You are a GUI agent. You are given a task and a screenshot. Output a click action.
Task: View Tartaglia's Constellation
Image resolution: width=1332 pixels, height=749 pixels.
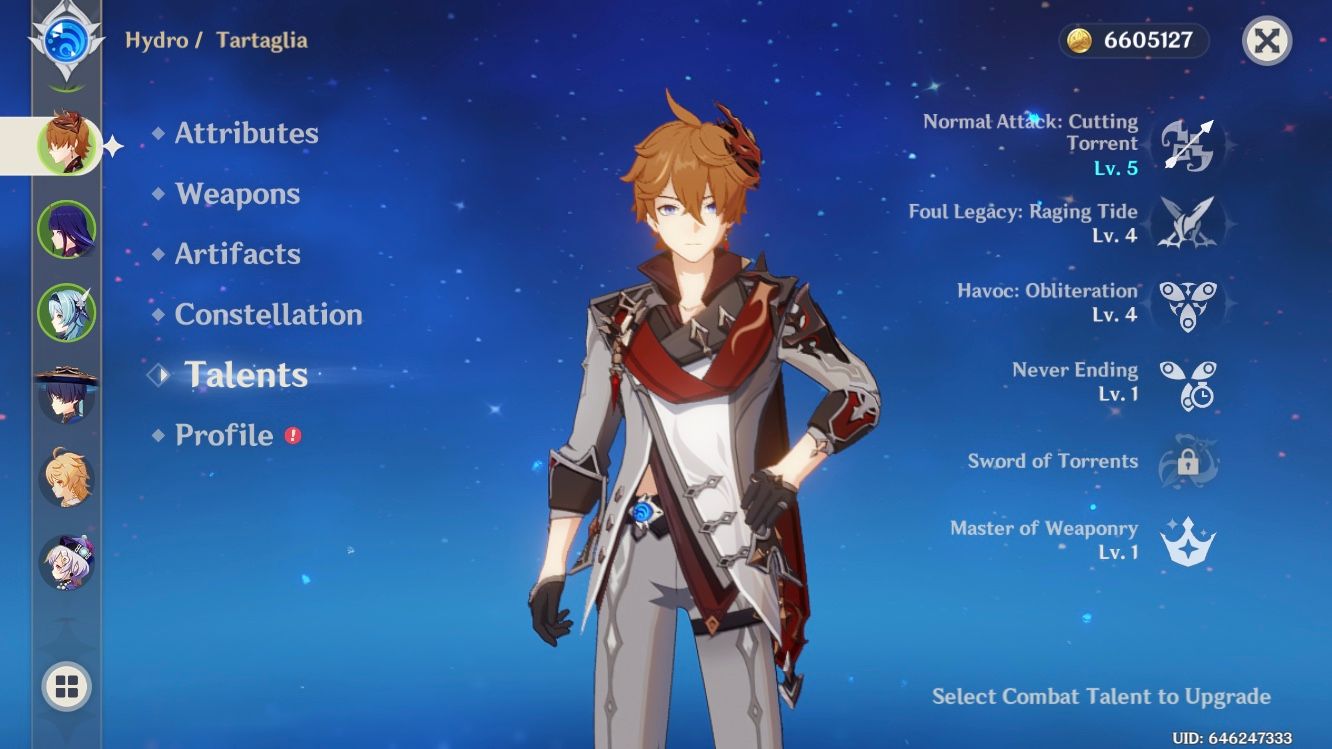267,314
